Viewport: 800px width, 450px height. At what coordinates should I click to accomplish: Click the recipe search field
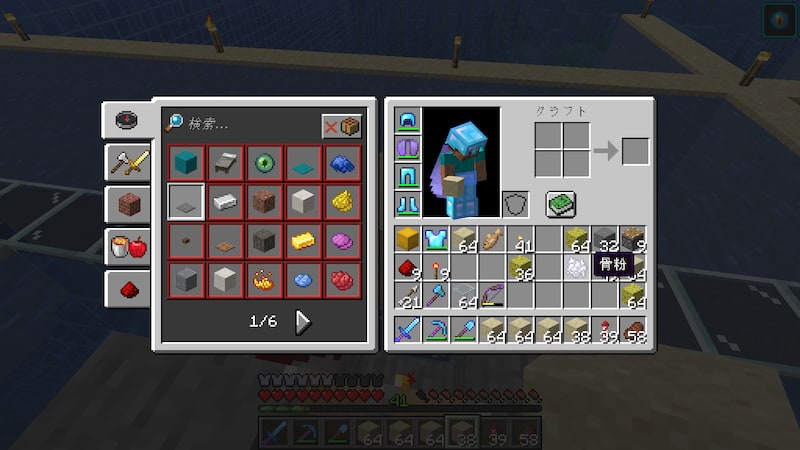240,125
